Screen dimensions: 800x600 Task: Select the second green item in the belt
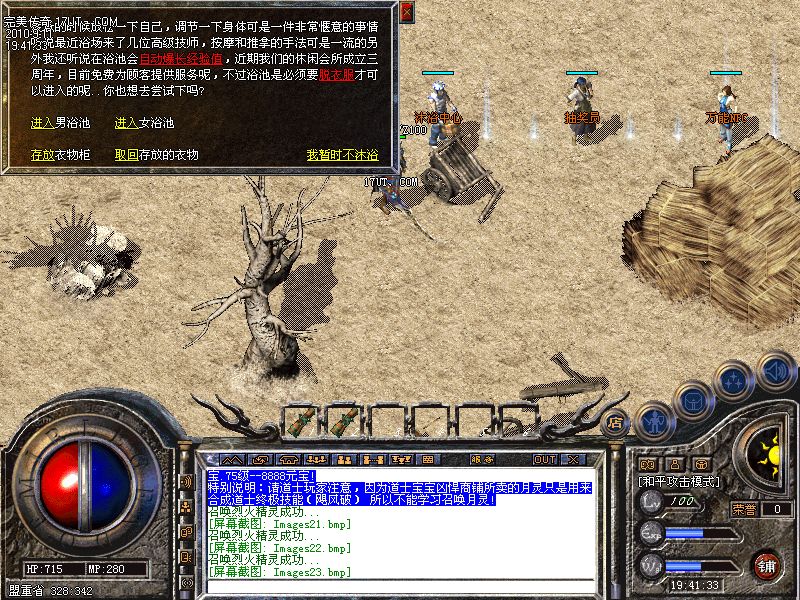click(346, 422)
